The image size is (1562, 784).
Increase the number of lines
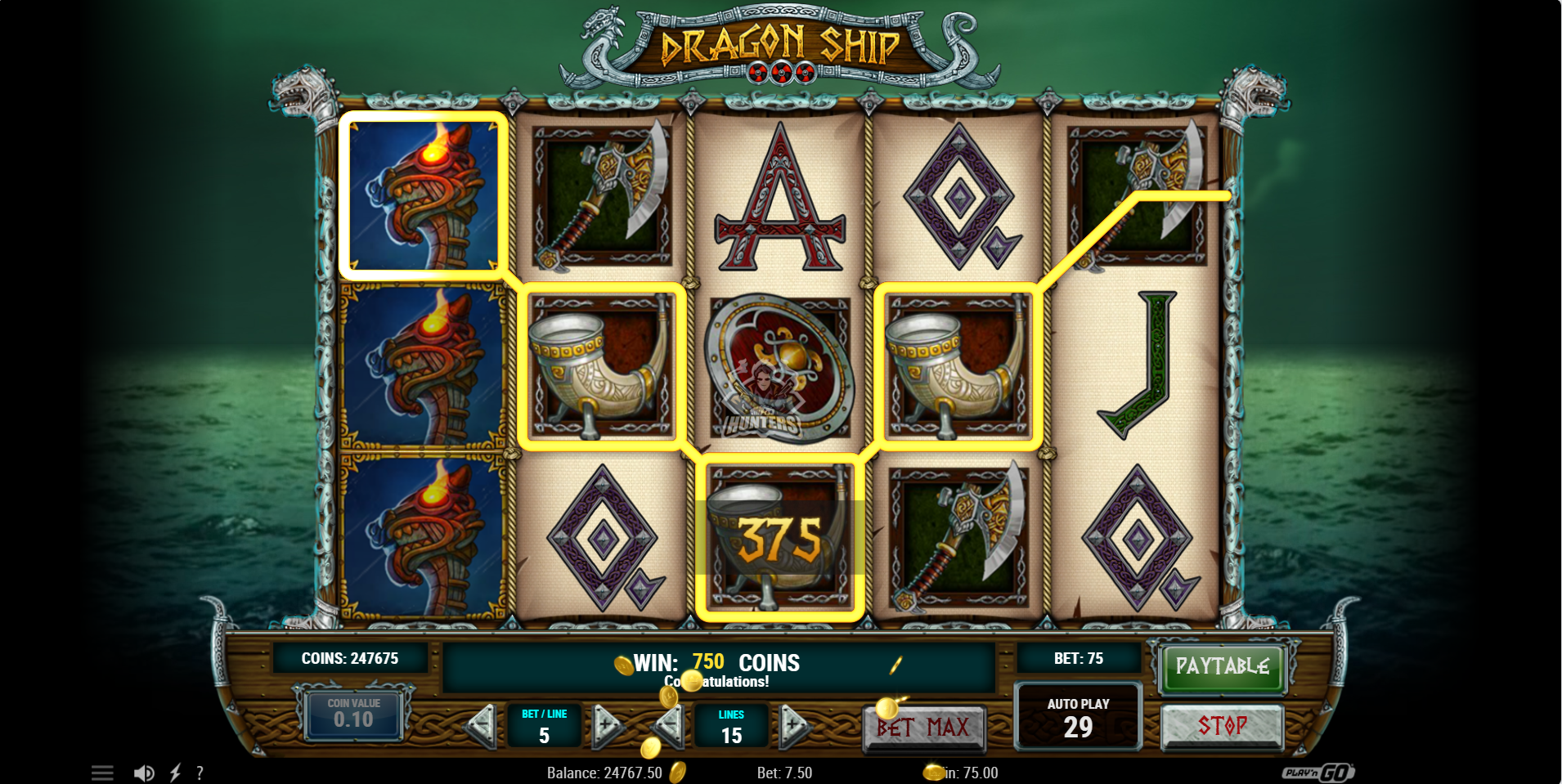[792, 725]
